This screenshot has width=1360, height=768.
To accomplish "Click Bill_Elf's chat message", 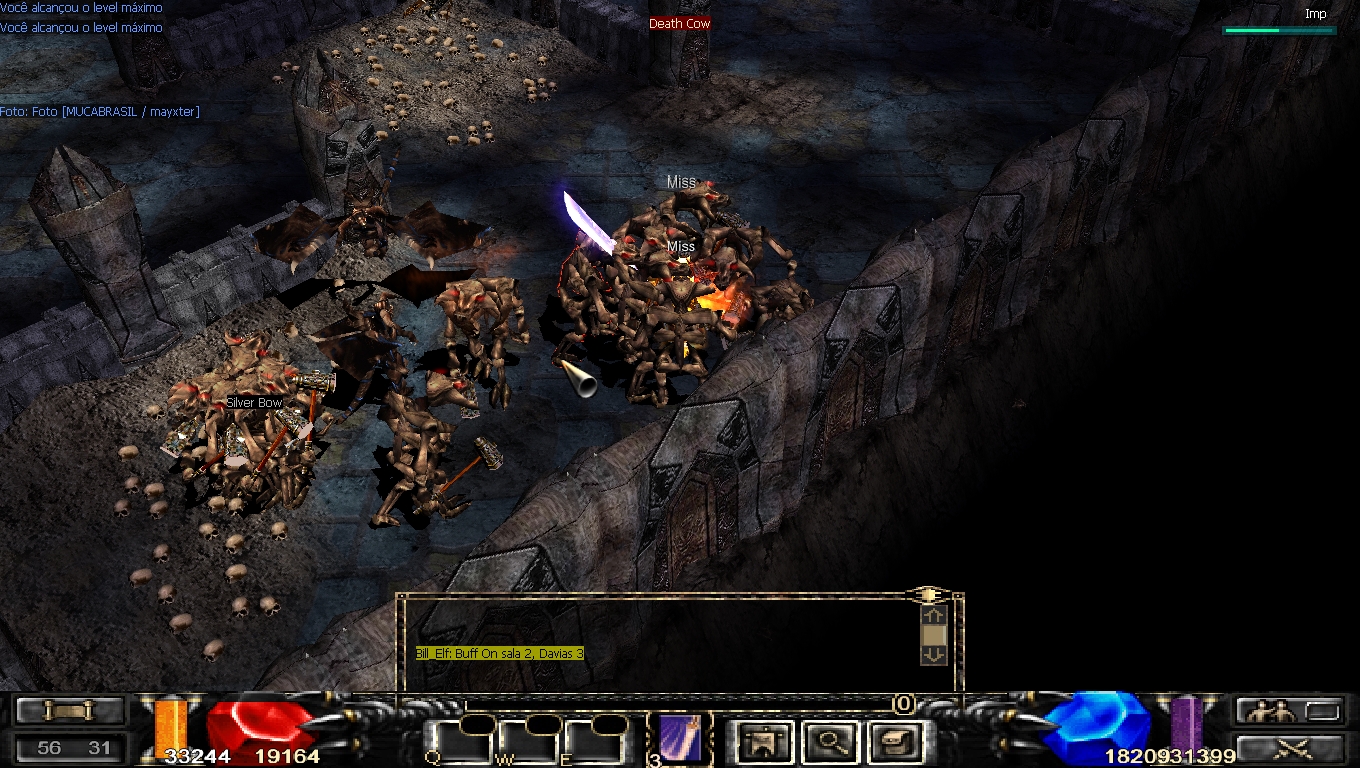I will 499,653.
